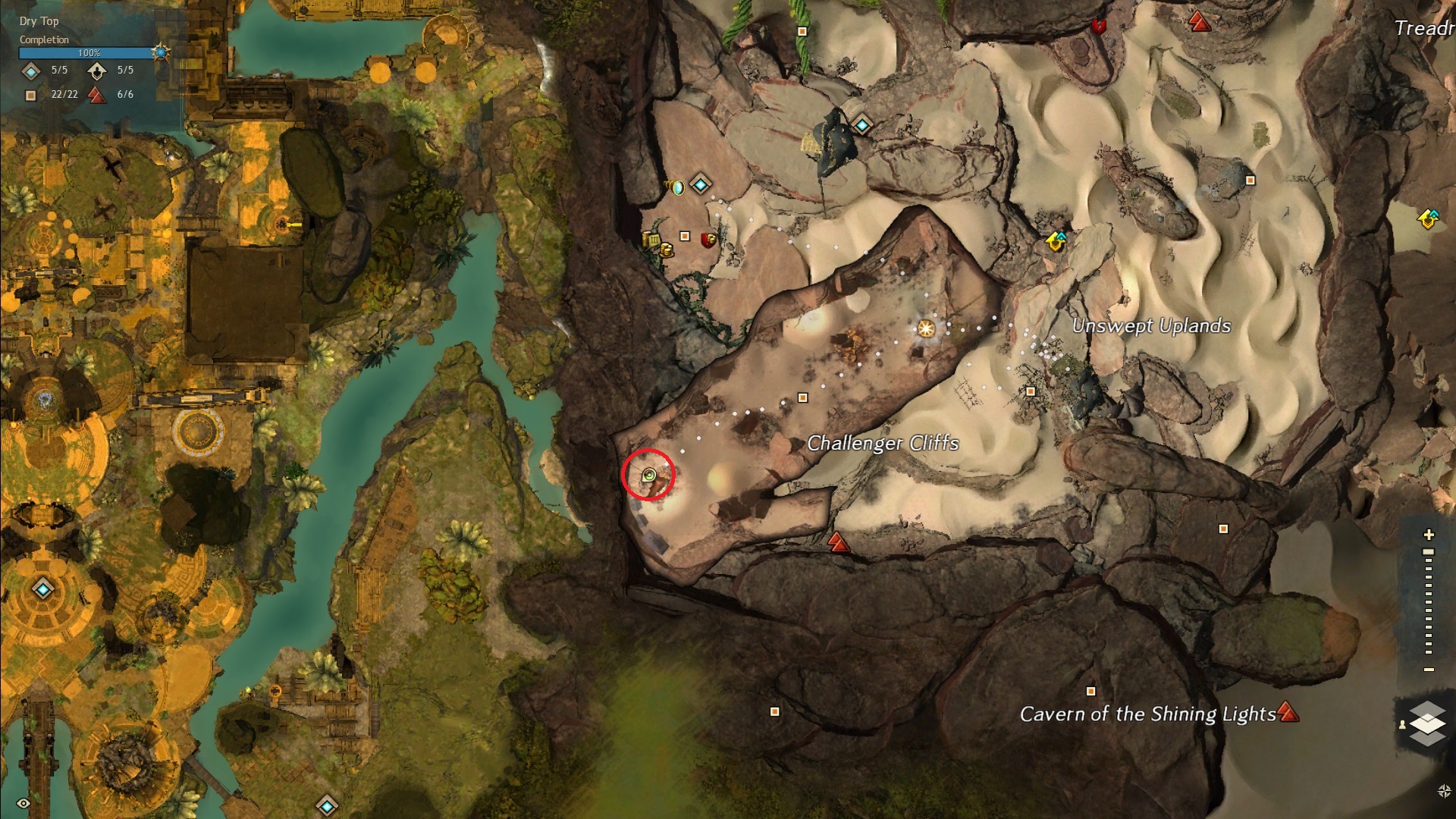Set the zoom slider to its top notch
This screenshot has width=1456, height=819.
[1429, 552]
